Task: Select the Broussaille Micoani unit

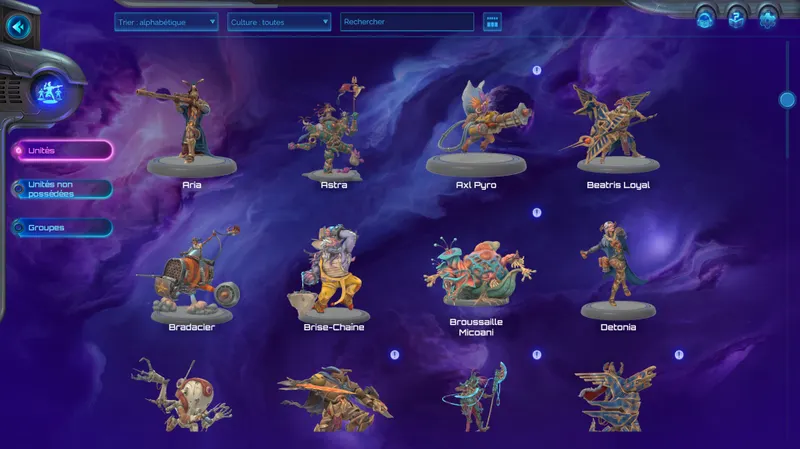Action: click(475, 275)
